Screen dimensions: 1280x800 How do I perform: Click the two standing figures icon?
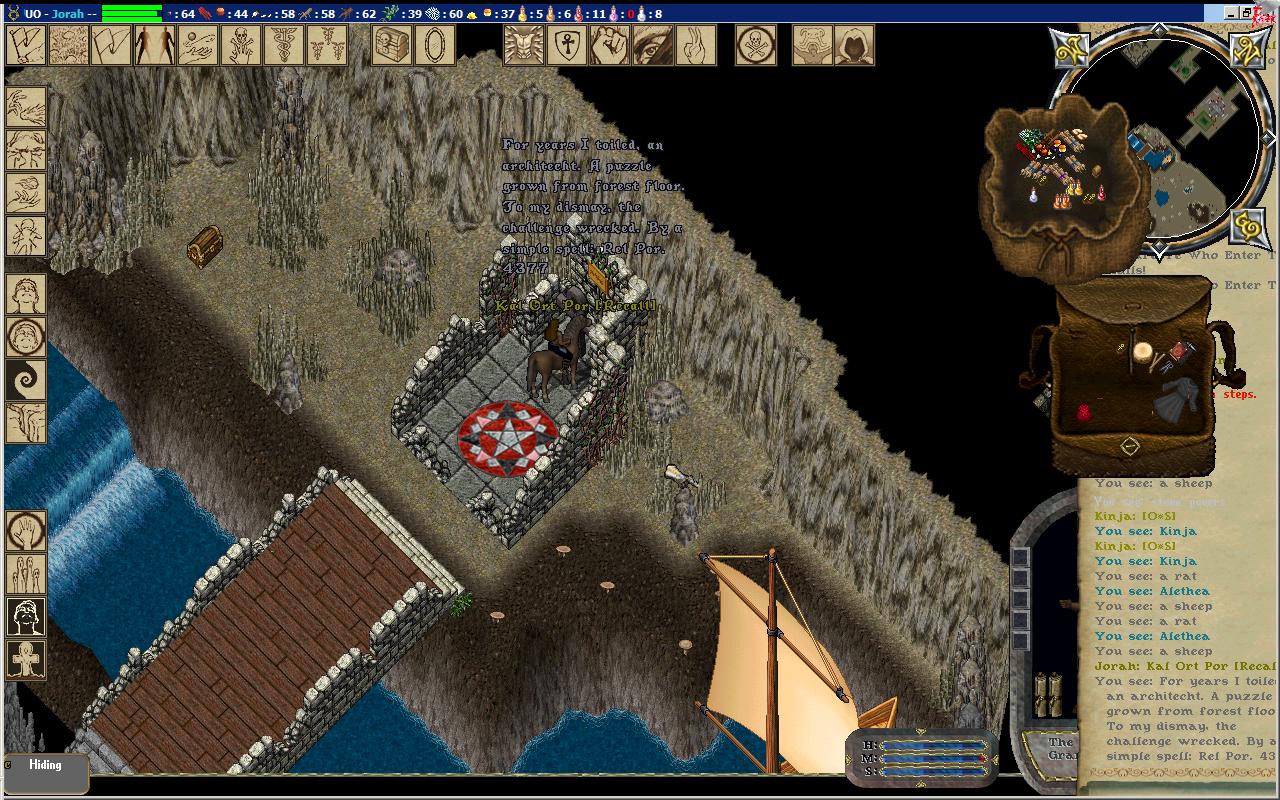155,45
